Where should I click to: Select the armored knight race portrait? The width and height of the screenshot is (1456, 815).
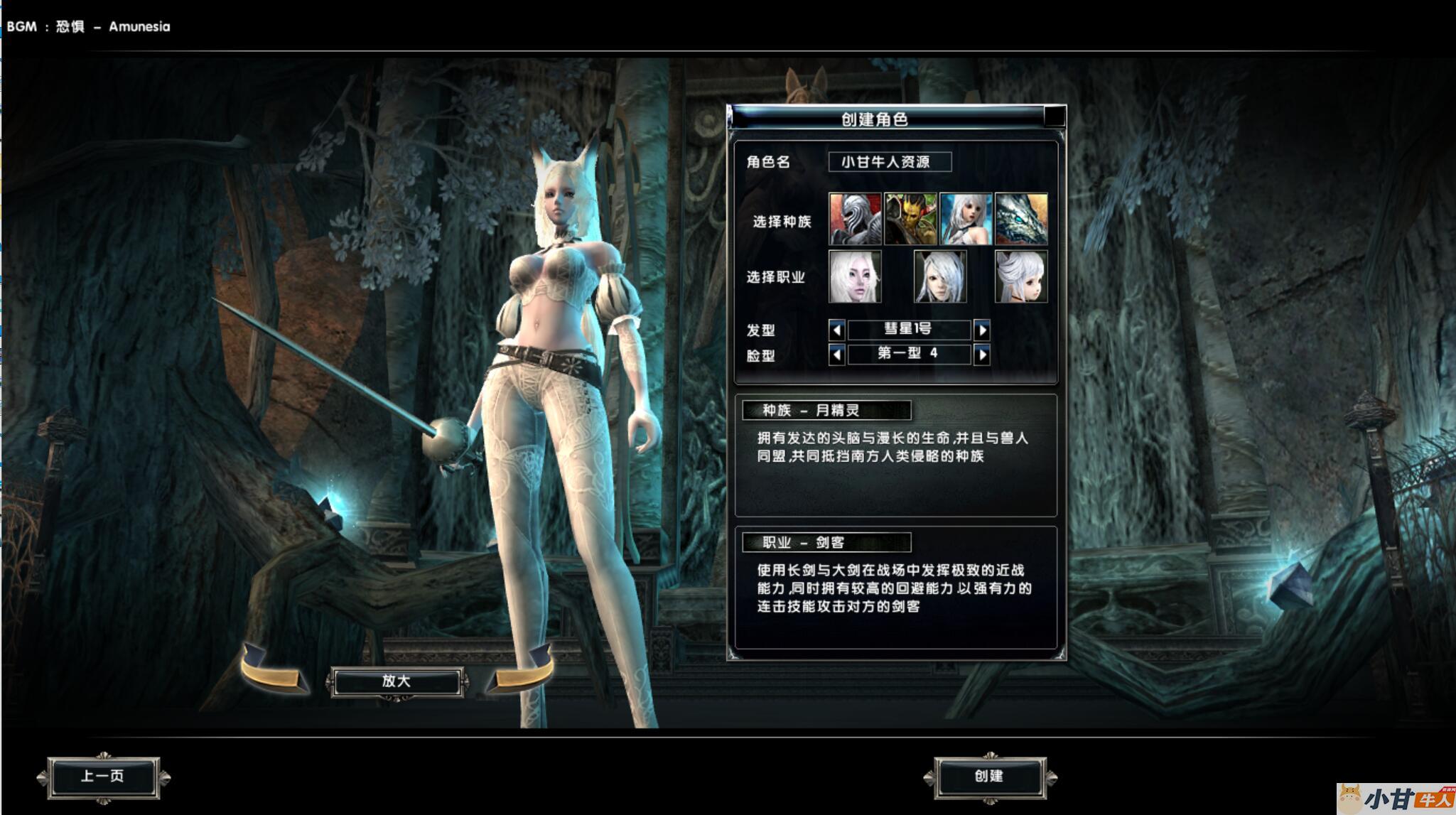pos(855,219)
